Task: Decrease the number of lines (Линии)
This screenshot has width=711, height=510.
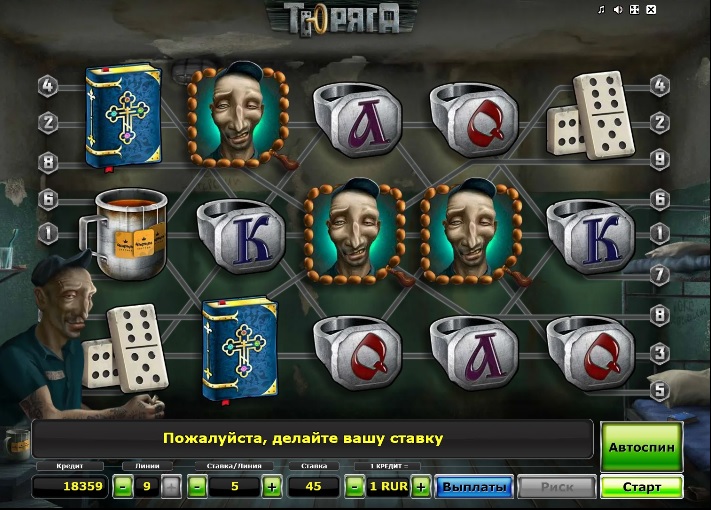Action: 122,487
